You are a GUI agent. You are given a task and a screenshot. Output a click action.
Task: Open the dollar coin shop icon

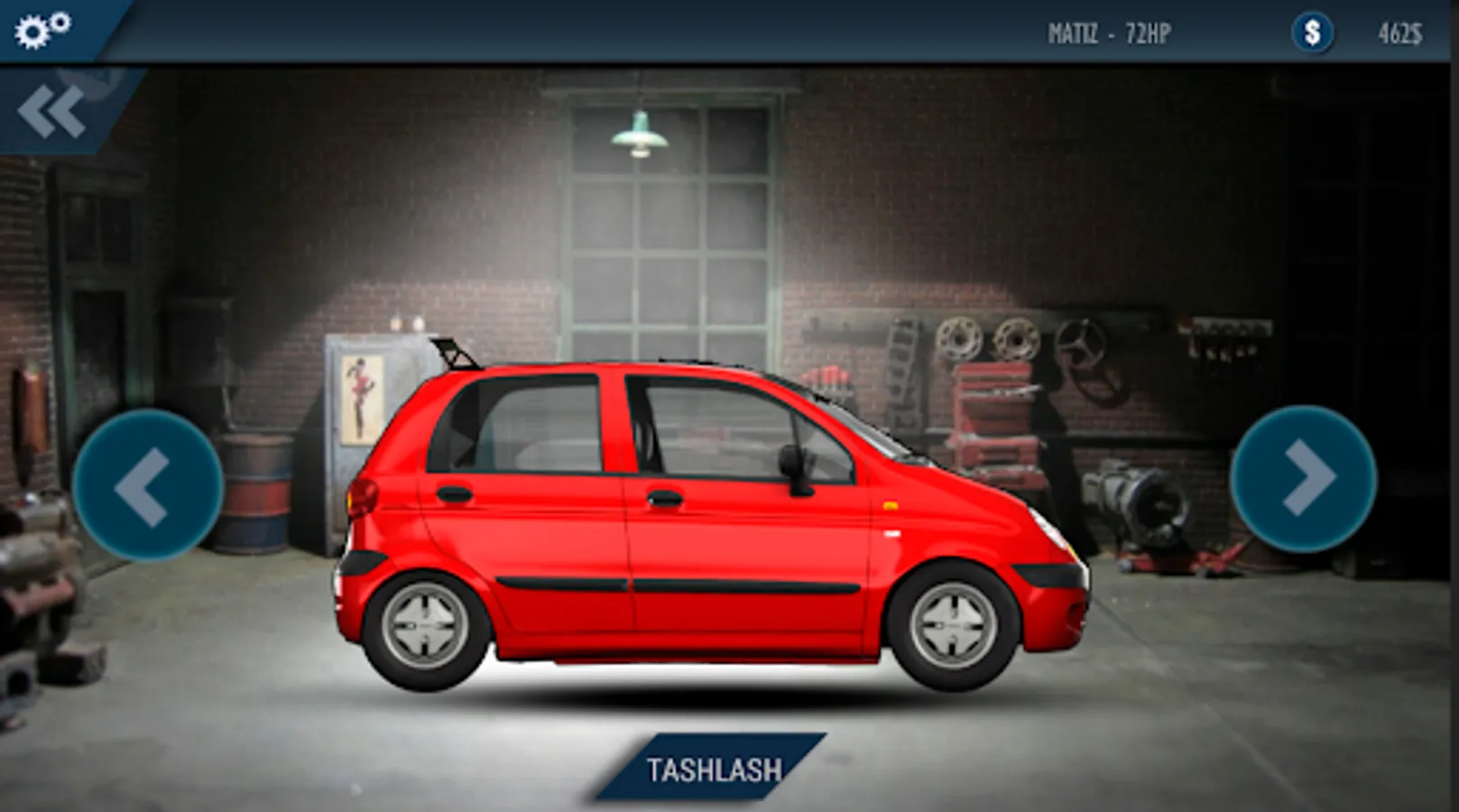coord(1312,33)
